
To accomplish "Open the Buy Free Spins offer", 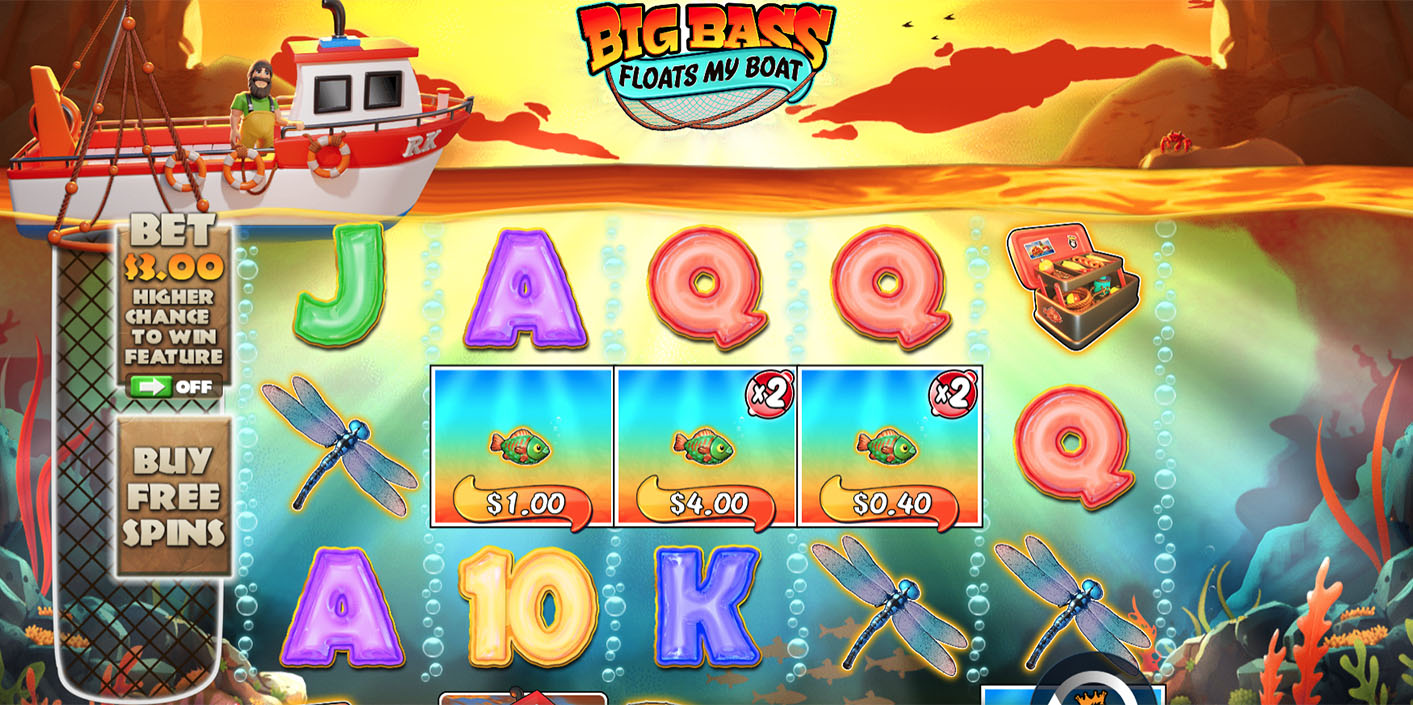I will pos(174,497).
